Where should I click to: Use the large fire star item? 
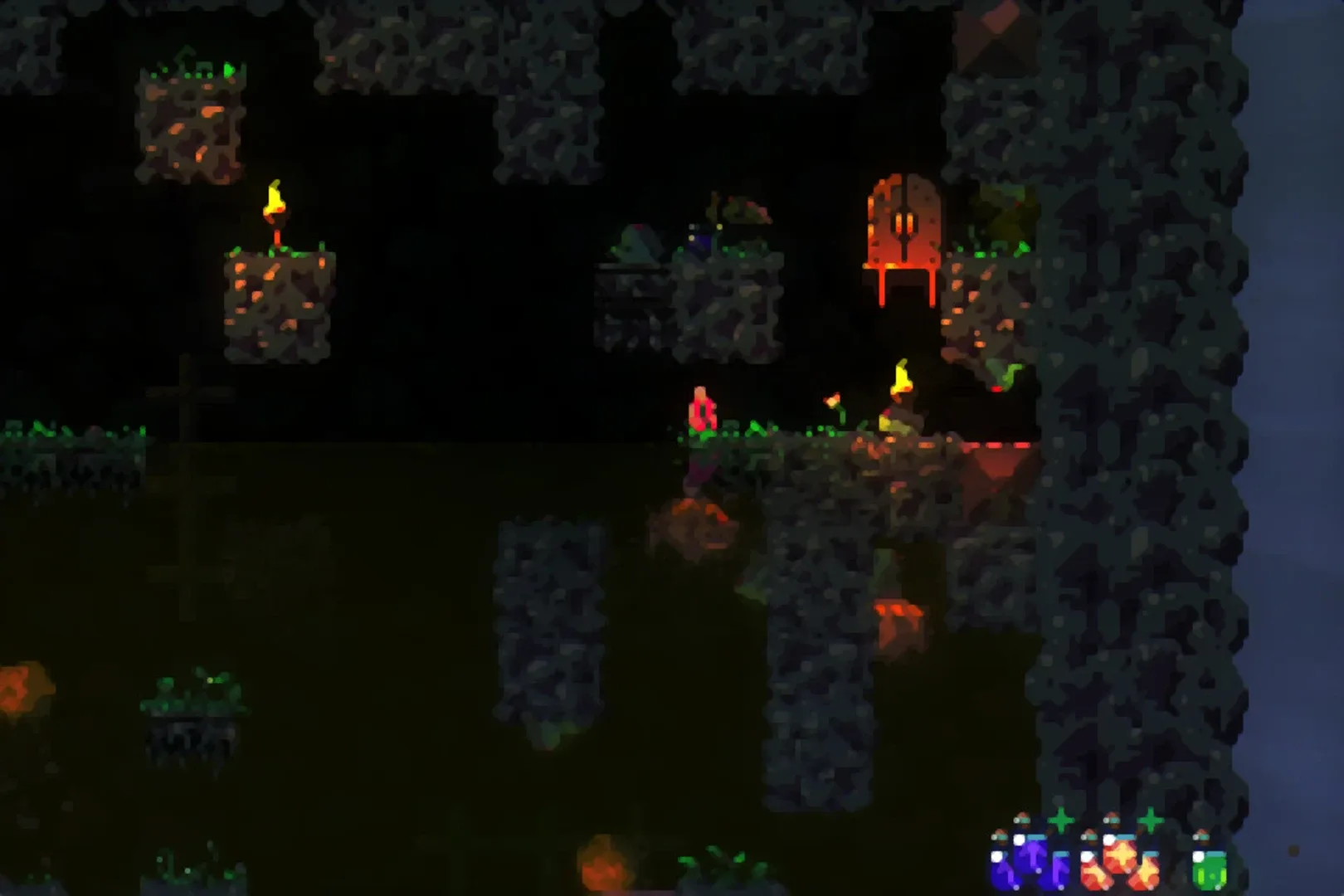(x=1122, y=857)
